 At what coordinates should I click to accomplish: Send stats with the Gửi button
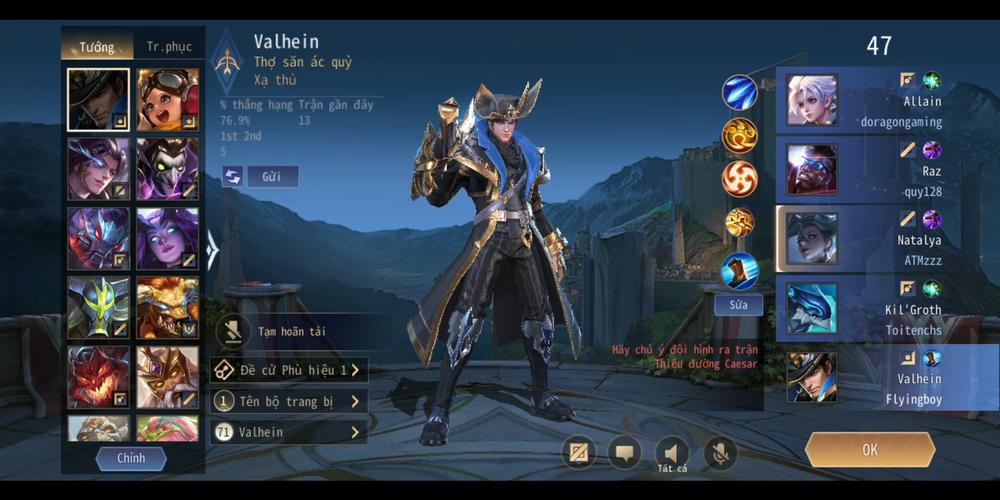(x=272, y=177)
